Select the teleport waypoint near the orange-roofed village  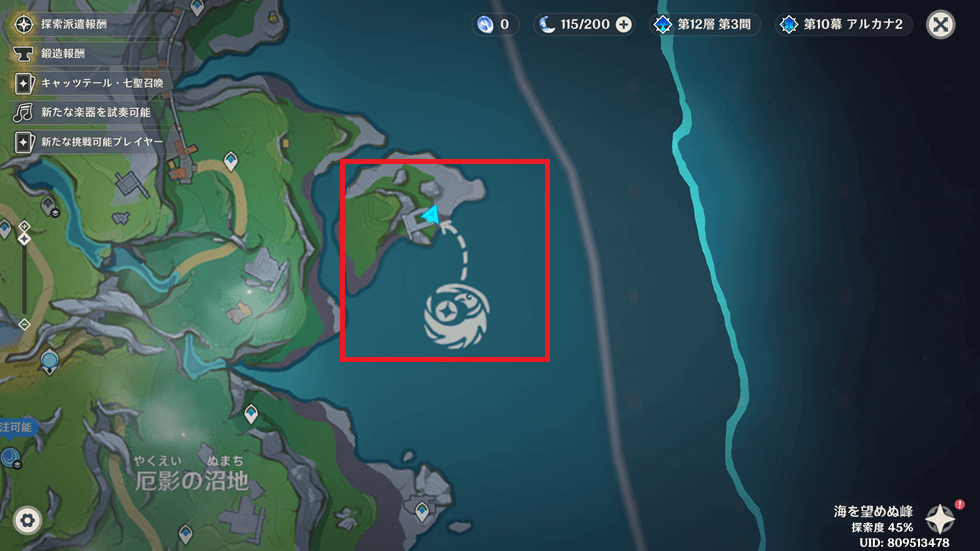[x=231, y=160]
